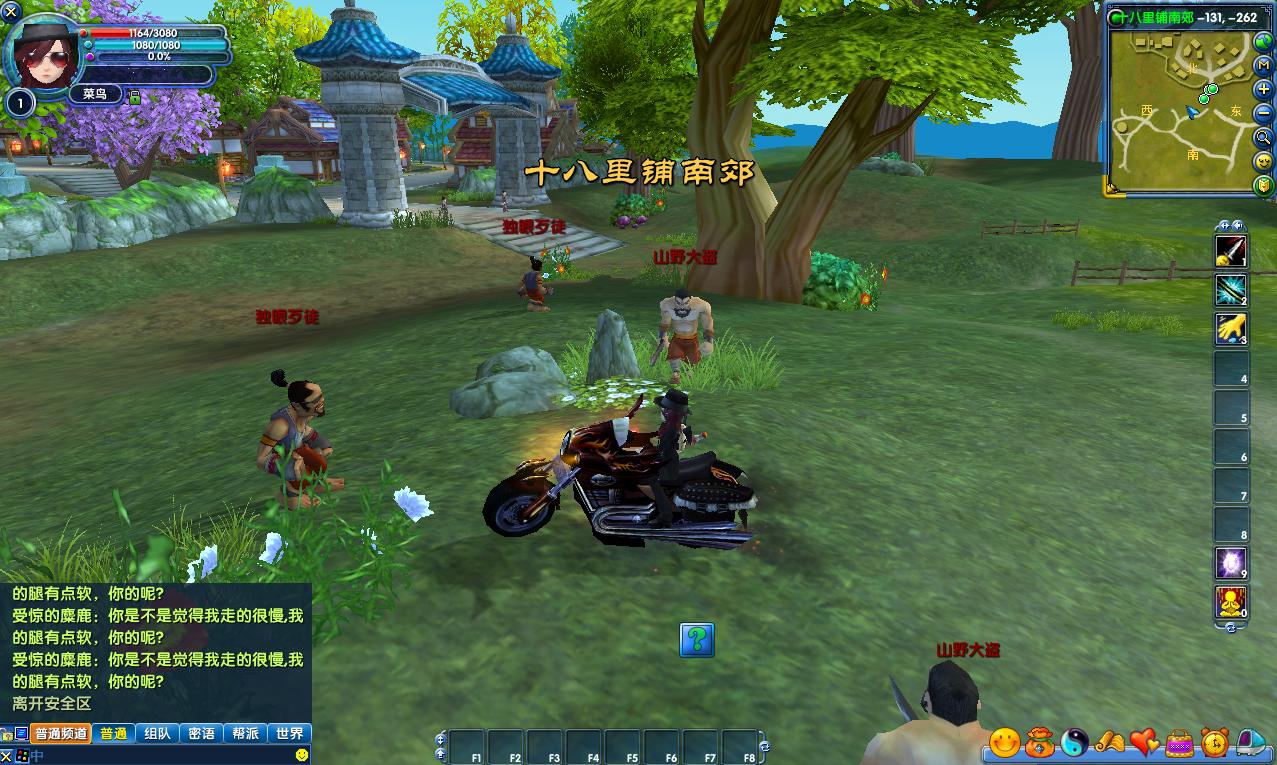
Task: Switch chat to the 密语 whisper tab
Action: [201, 733]
